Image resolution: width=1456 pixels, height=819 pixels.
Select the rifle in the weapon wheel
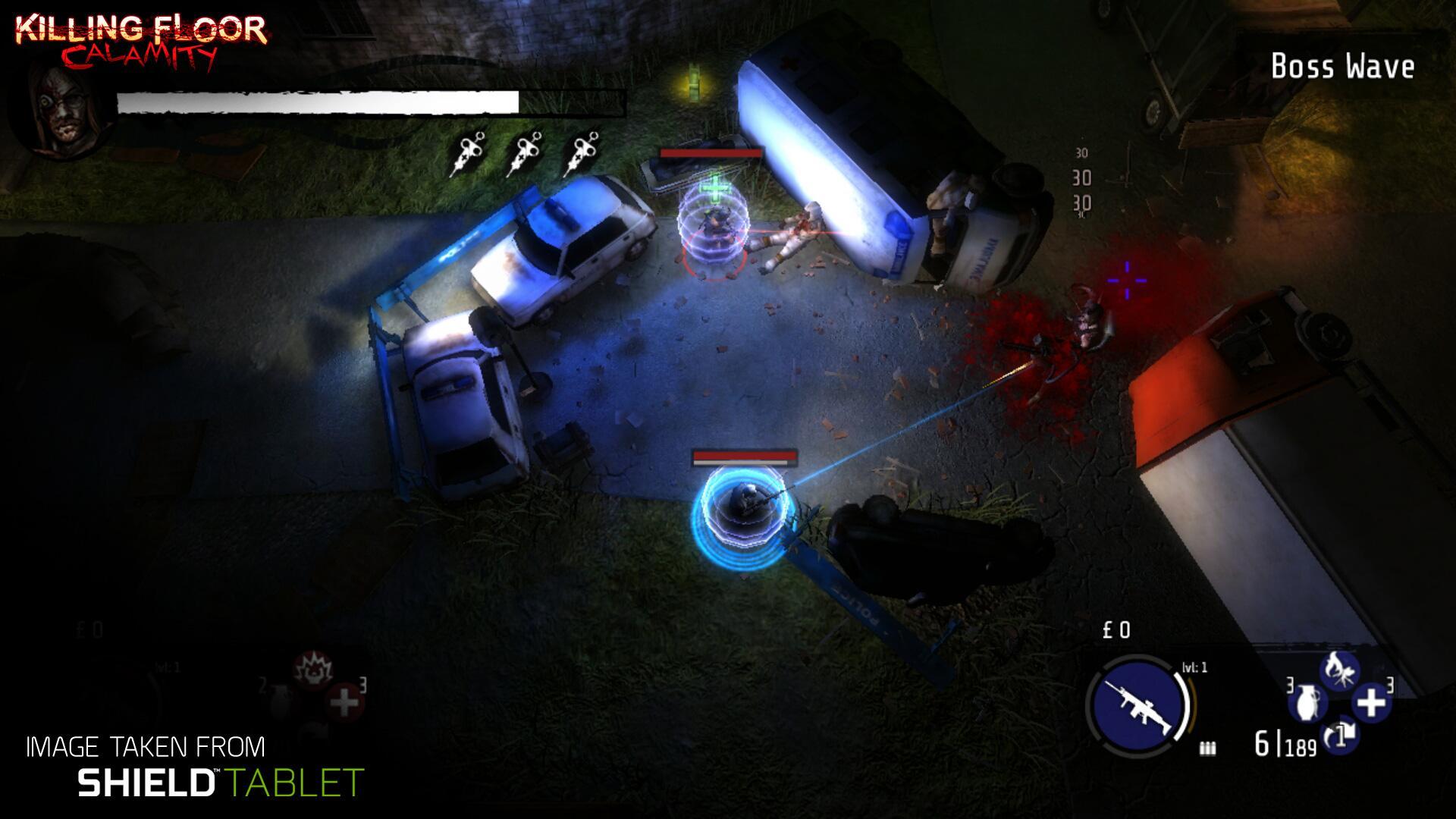pos(1137,706)
